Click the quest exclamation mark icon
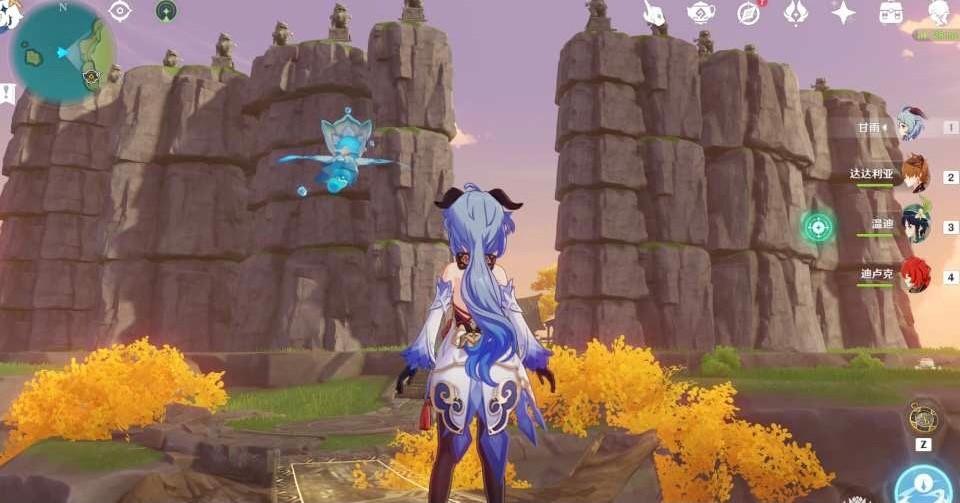 (x=8, y=93)
